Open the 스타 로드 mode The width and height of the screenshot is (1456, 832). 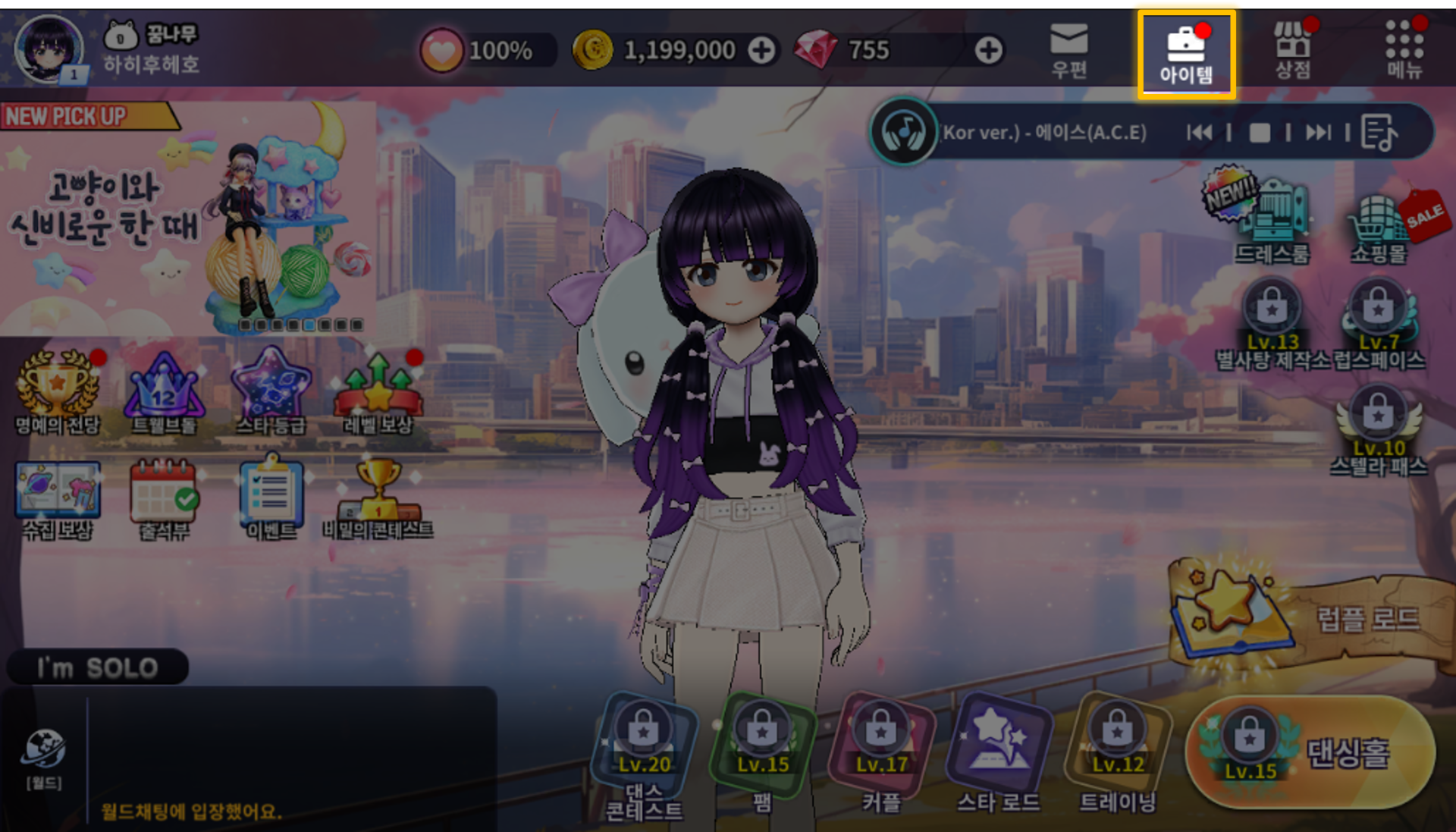click(998, 751)
